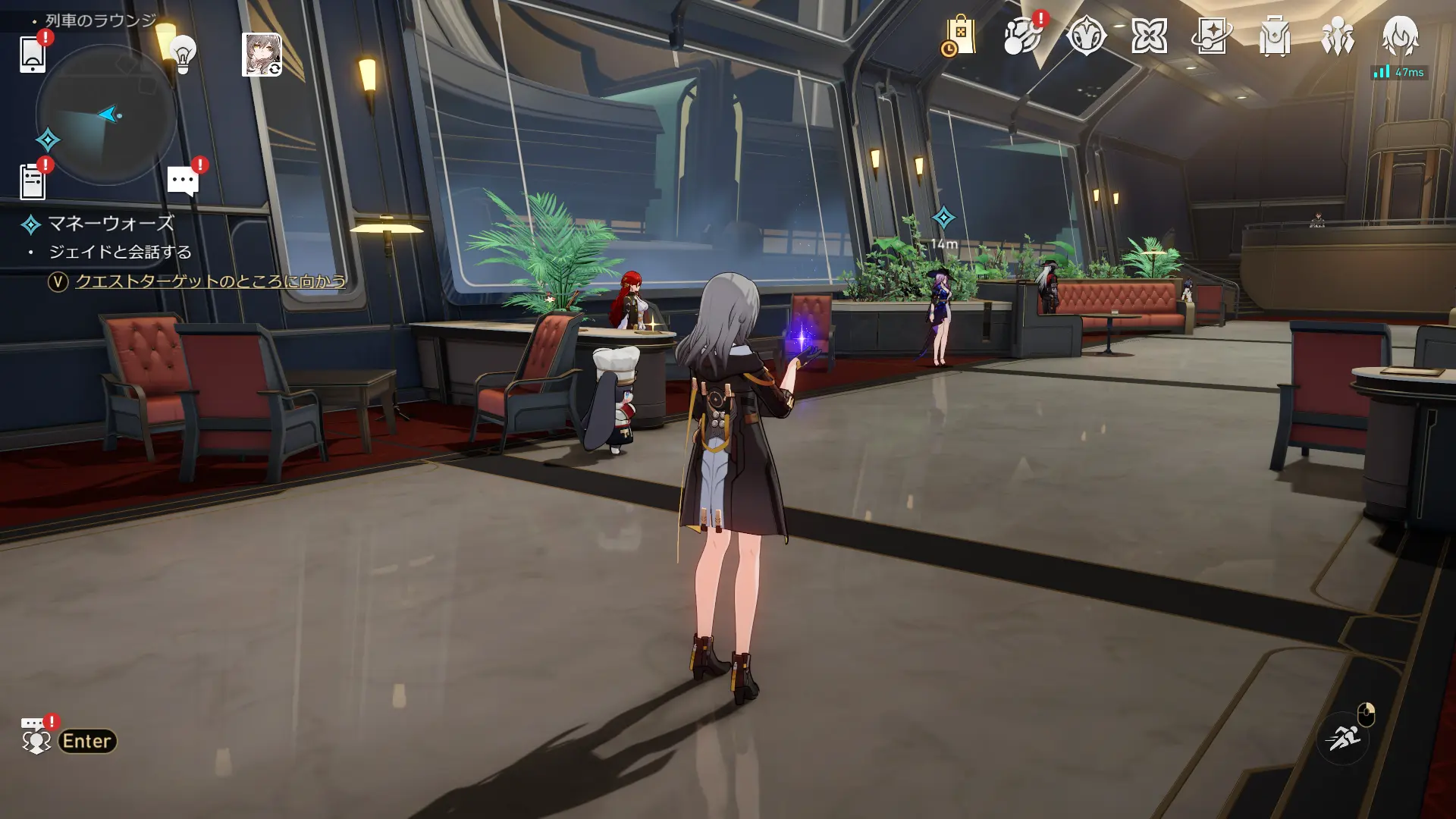
Task: Click the クエストターゲットのところに向かう link
Action: point(210,281)
